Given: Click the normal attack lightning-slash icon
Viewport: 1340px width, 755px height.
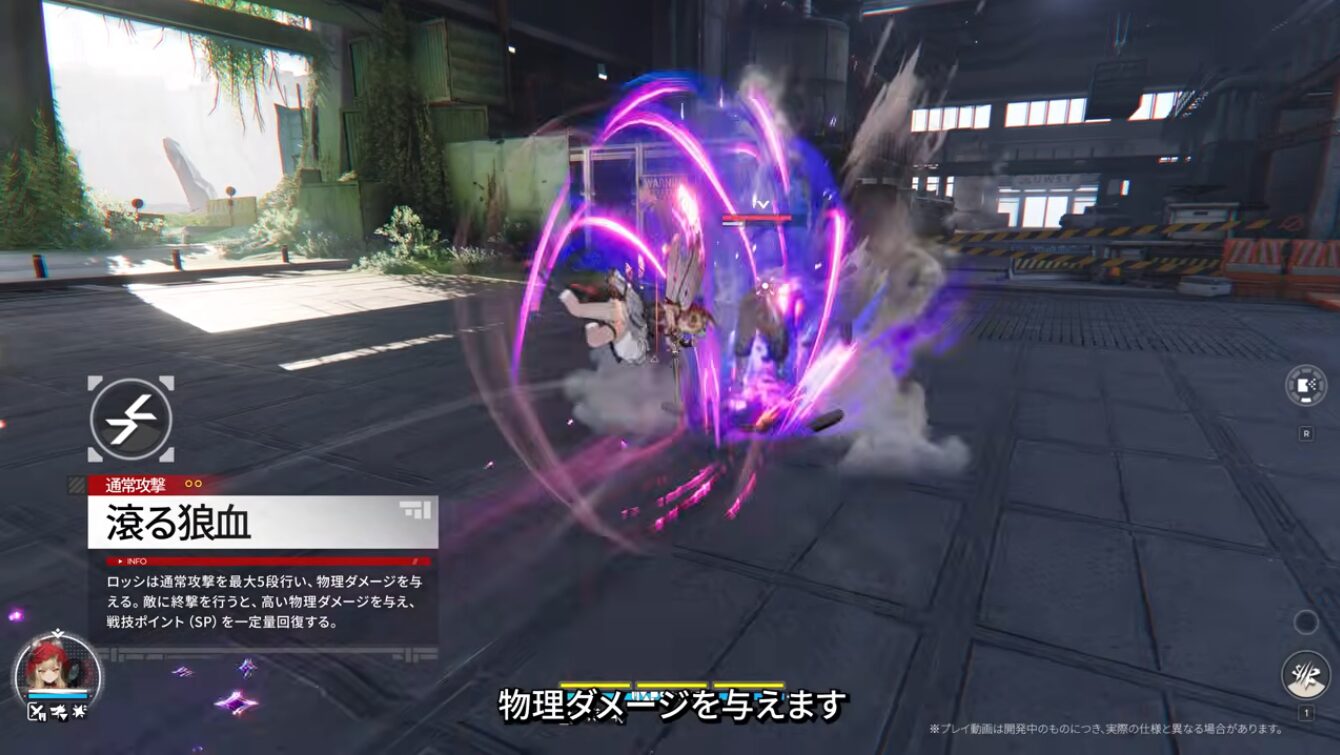Looking at the screenshot, I should pos(131,420).
